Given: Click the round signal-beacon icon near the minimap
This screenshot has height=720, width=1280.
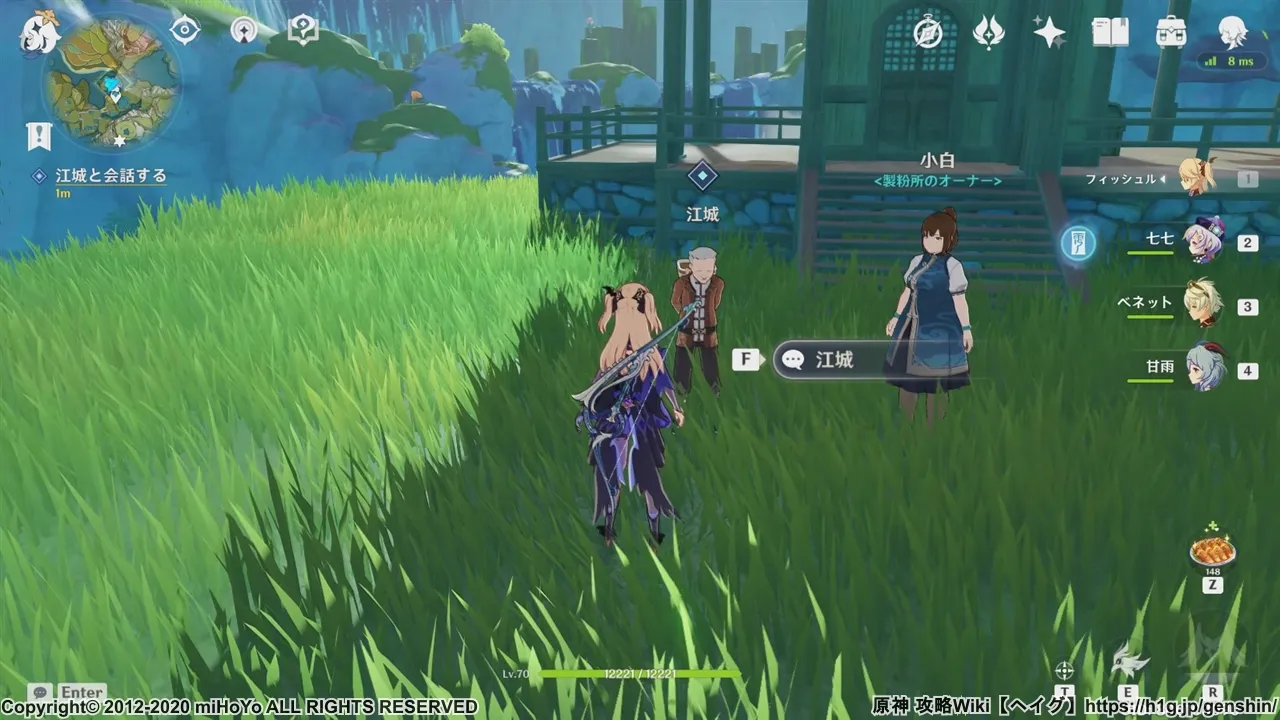Looking at the screenshot, I should tap(243, 30).
